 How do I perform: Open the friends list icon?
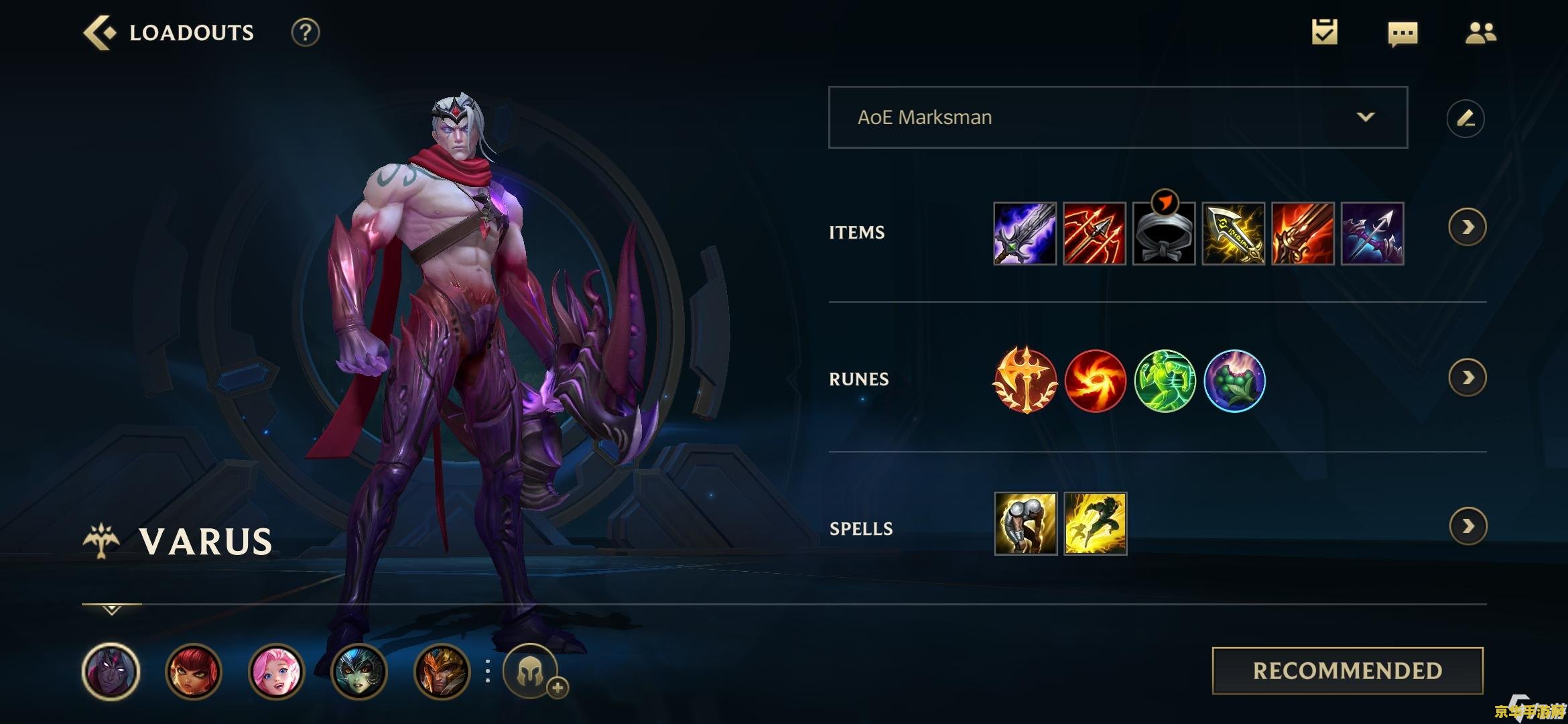[x=1480, y=32]
